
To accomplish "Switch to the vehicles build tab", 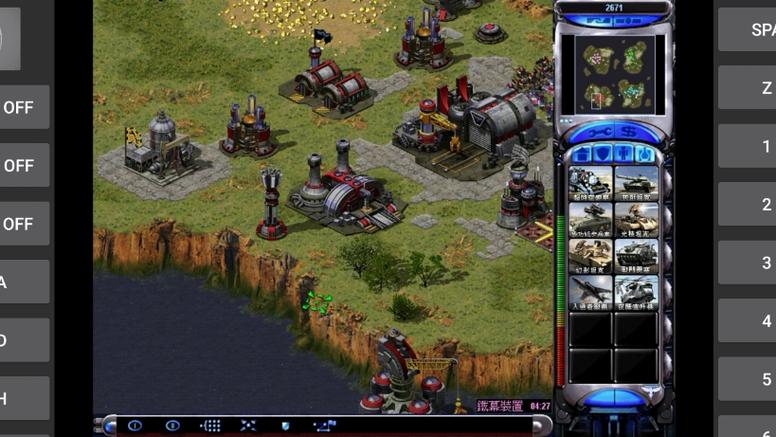I will coord(646,154).
